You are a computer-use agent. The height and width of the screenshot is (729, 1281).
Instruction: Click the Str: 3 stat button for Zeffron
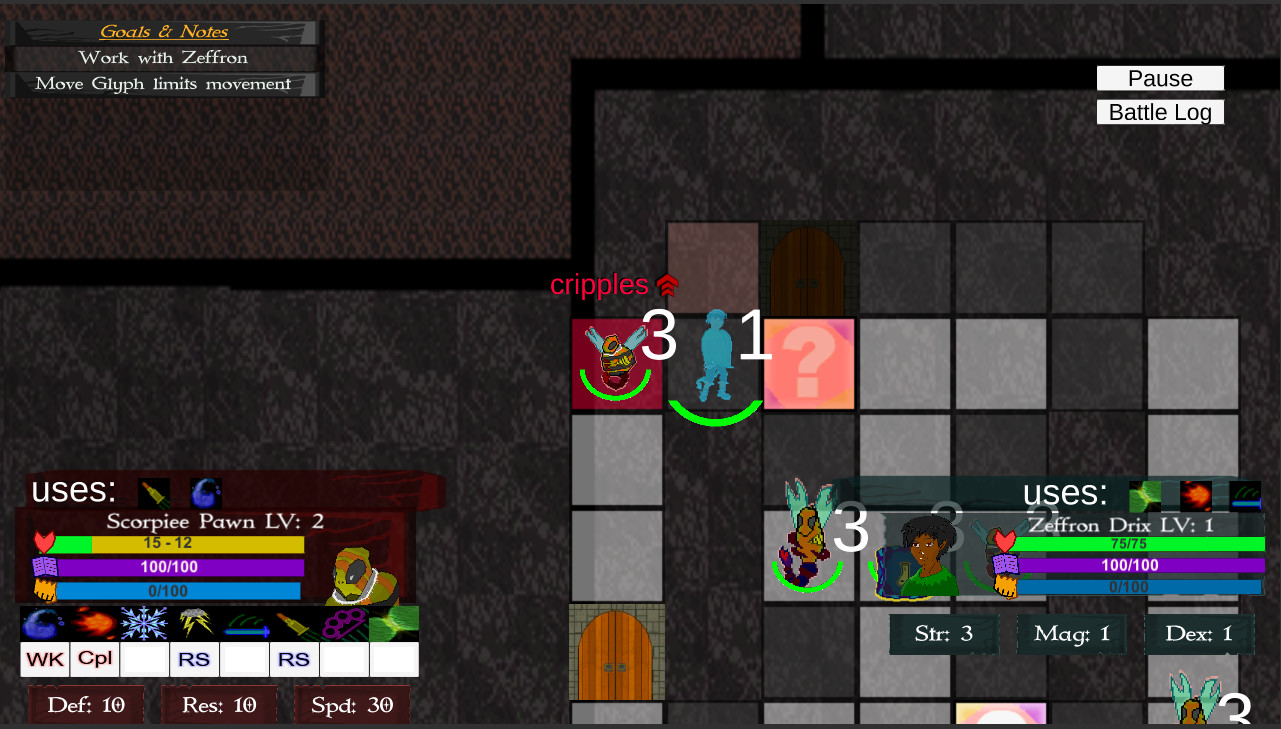(x=943, y=634)
